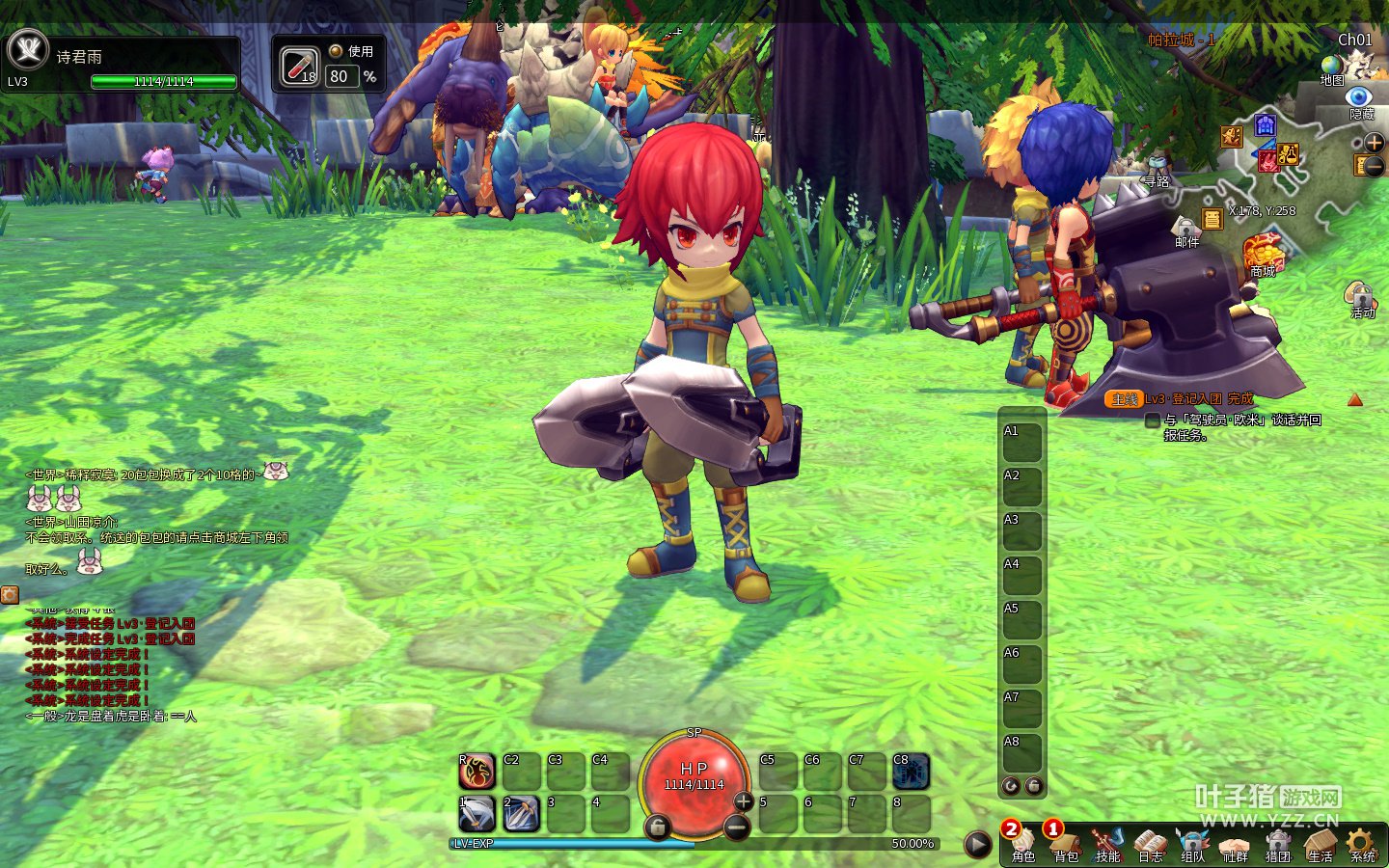Activate the blue skill in slot C8
The width and height of the screenshot is (1389, 868).
coord(911,772)
